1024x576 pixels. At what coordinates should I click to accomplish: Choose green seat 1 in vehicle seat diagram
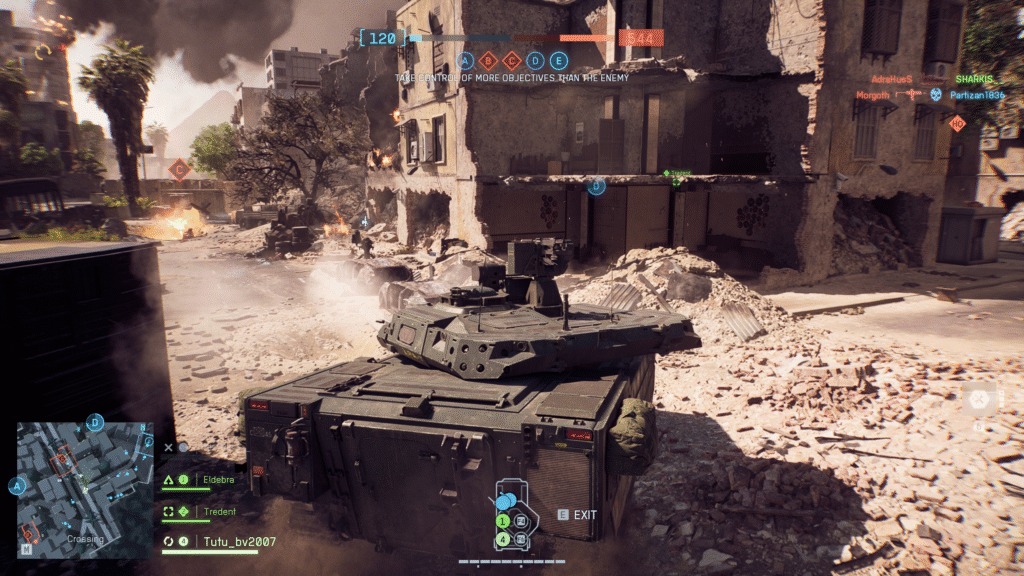tap(503, 521)
